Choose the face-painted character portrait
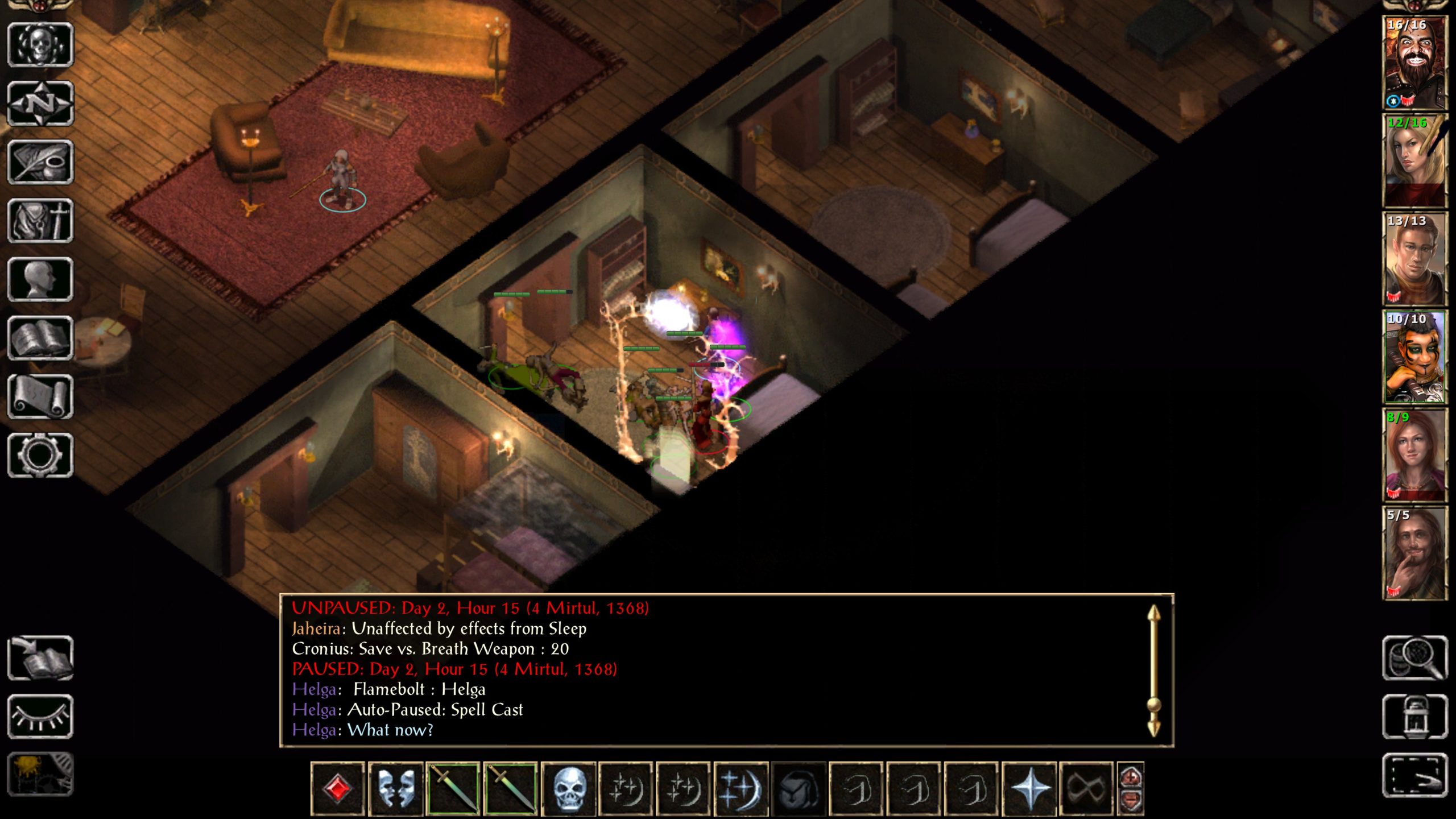1456x819 pixels. [x=1414, y=357]
